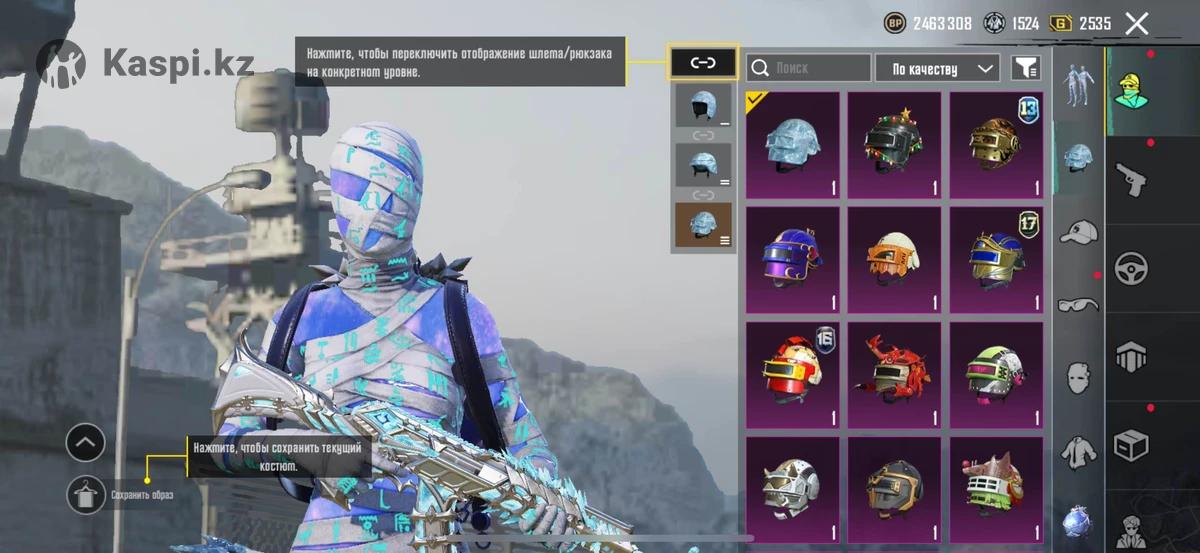Click the Сохранить образ hanger button

point(85,494)
